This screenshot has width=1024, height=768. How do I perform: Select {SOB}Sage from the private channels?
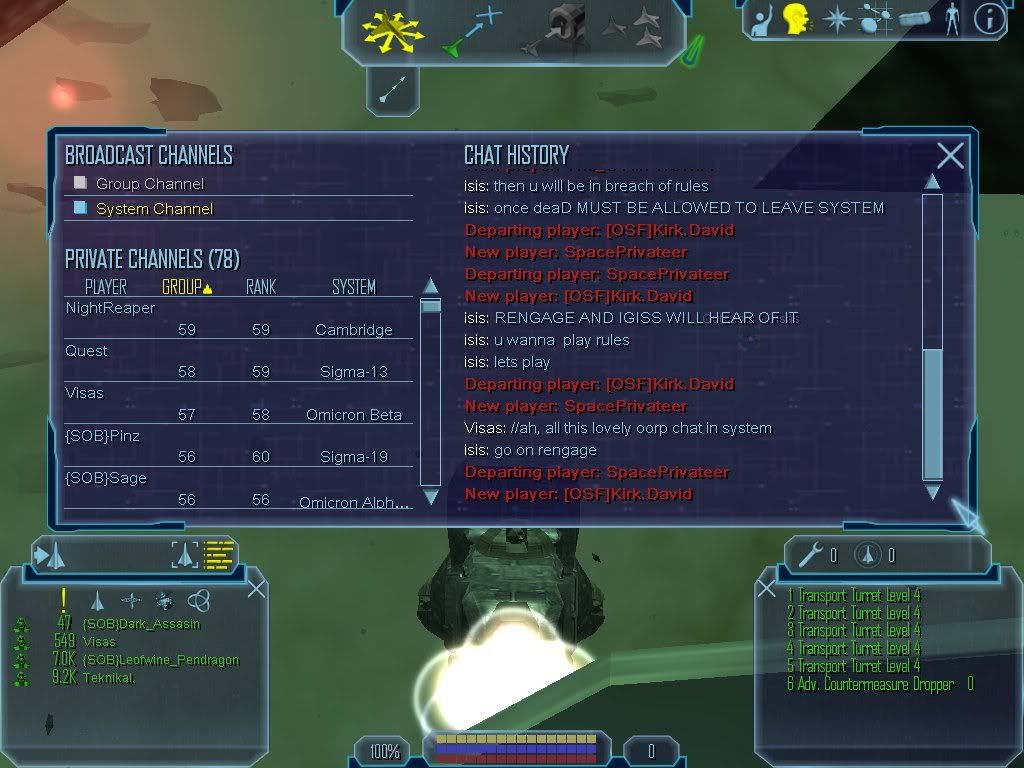point(105,478)
